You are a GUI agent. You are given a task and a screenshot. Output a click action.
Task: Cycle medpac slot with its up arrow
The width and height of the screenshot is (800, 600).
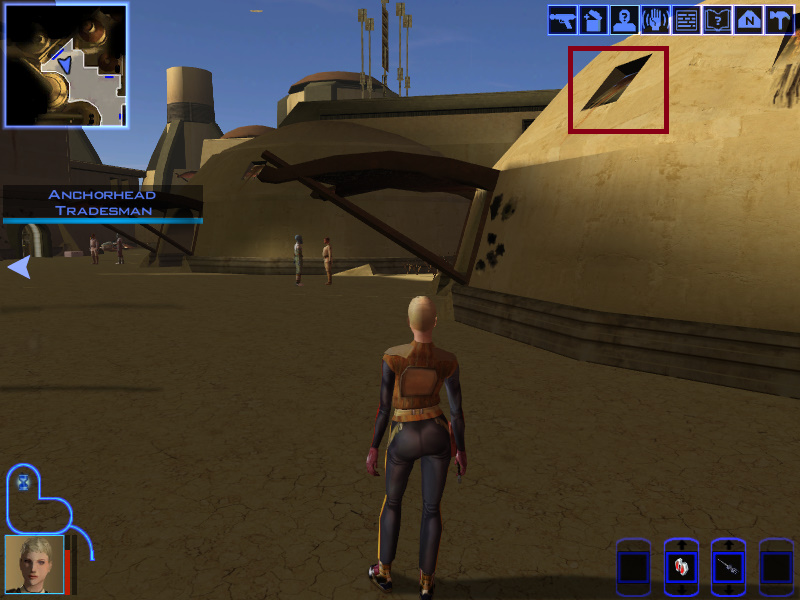pos(681,546)
